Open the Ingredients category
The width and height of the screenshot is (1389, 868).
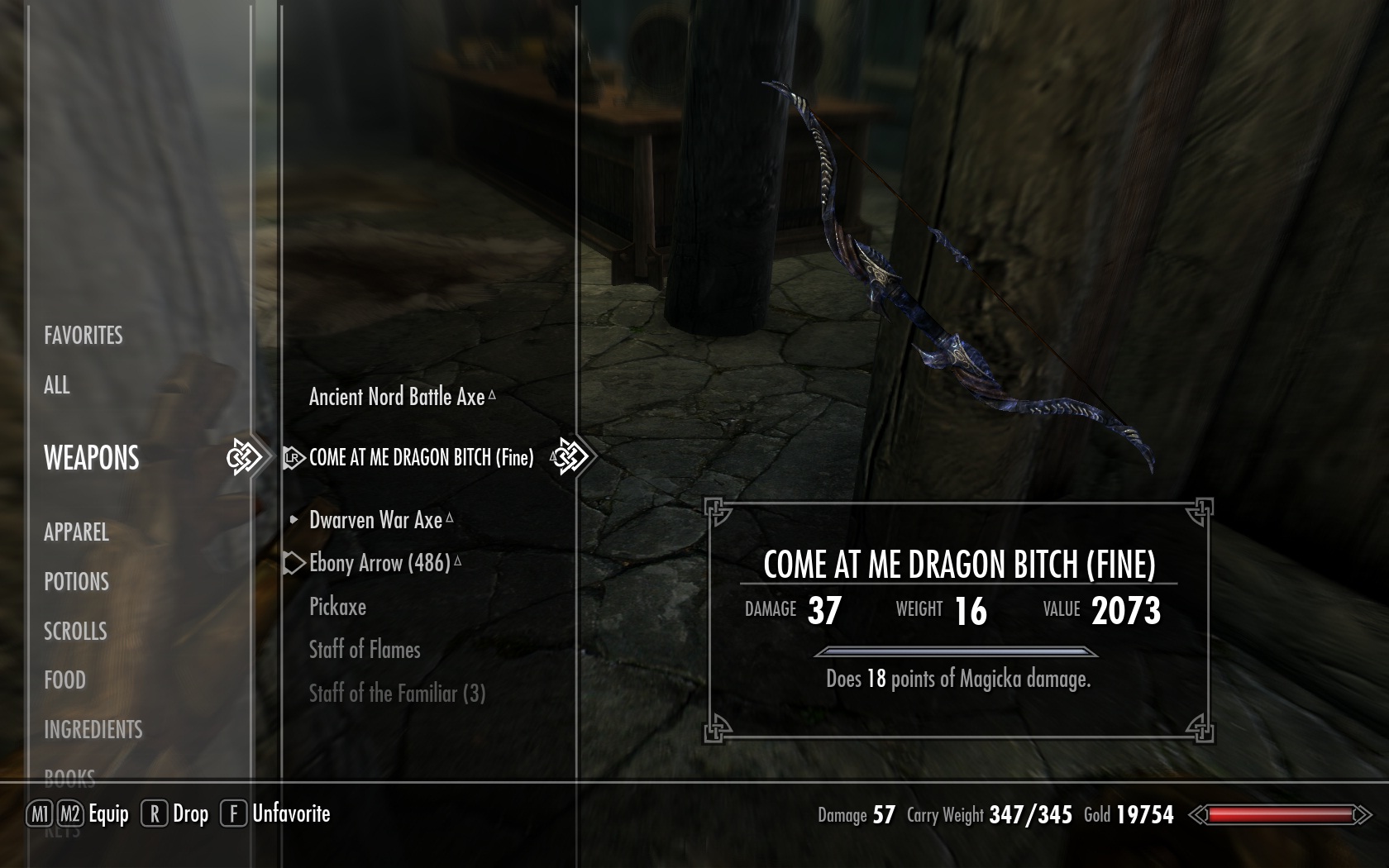pyautogui.click(x=93, y=730)
